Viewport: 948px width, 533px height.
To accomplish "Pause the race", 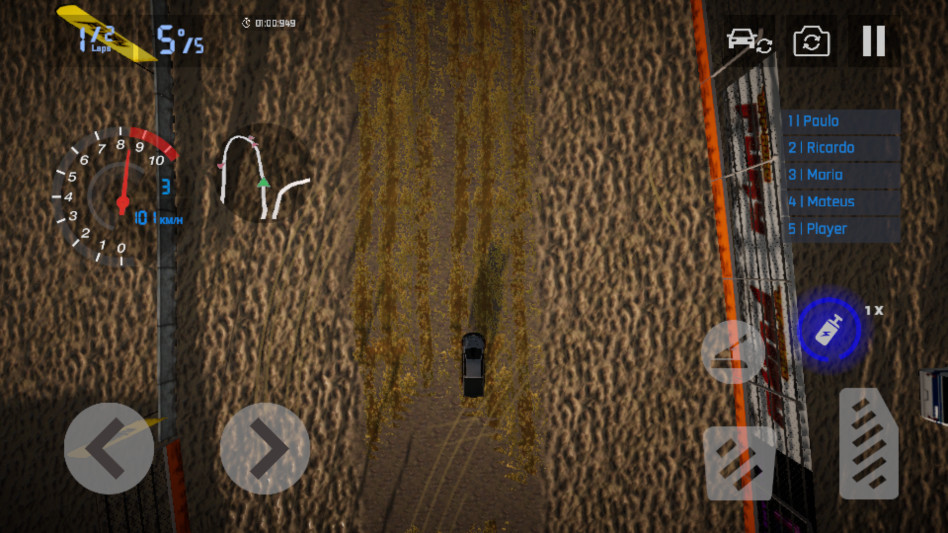I will pyautogui.click(x=873, y=41).
